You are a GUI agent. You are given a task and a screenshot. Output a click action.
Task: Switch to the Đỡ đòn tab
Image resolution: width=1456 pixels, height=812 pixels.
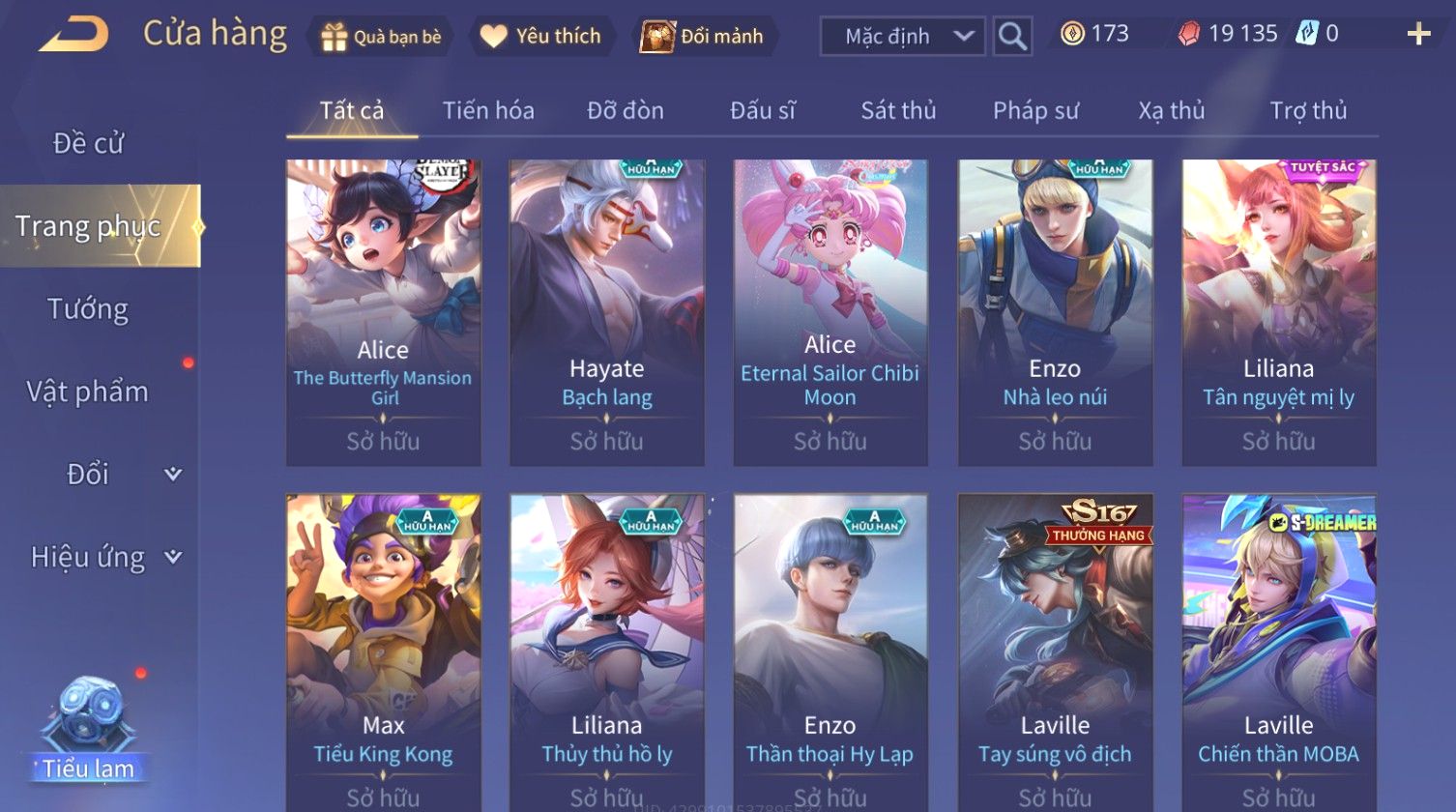click(x=626, y=110)
